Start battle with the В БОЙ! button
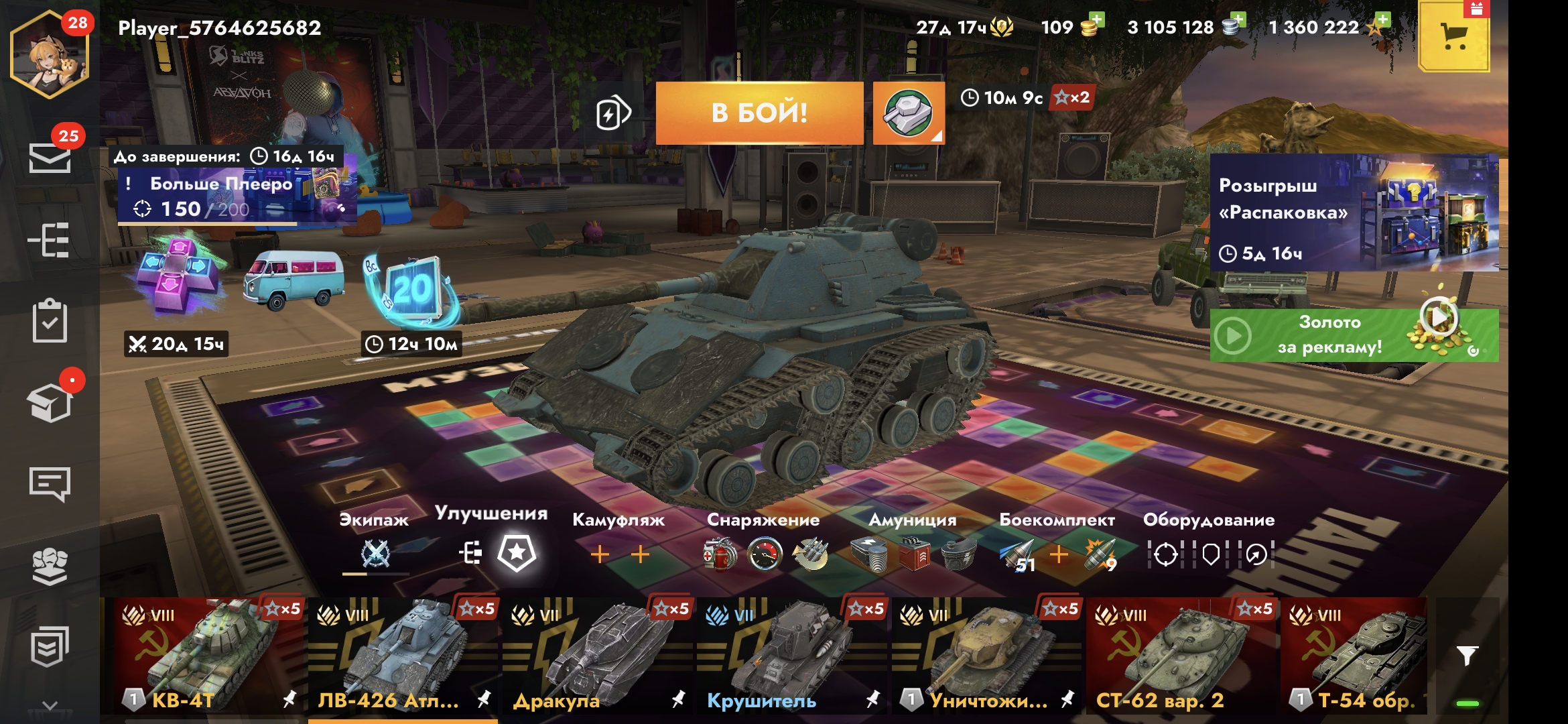This screenshot has width=1568, height=724. [x=759, y=113]
